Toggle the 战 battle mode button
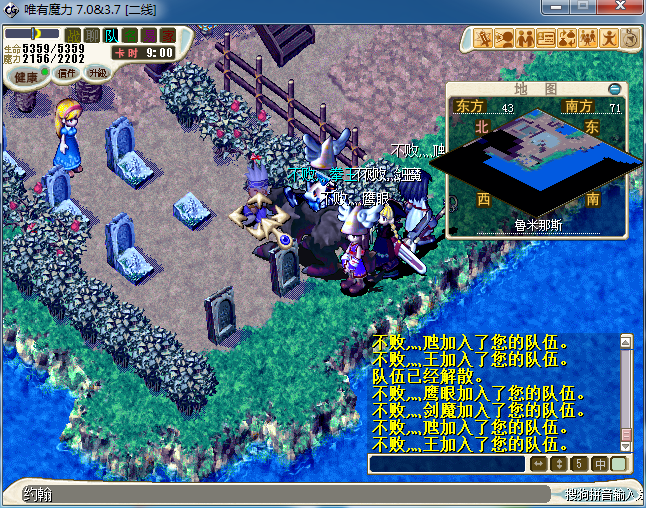 click(73, 36)
